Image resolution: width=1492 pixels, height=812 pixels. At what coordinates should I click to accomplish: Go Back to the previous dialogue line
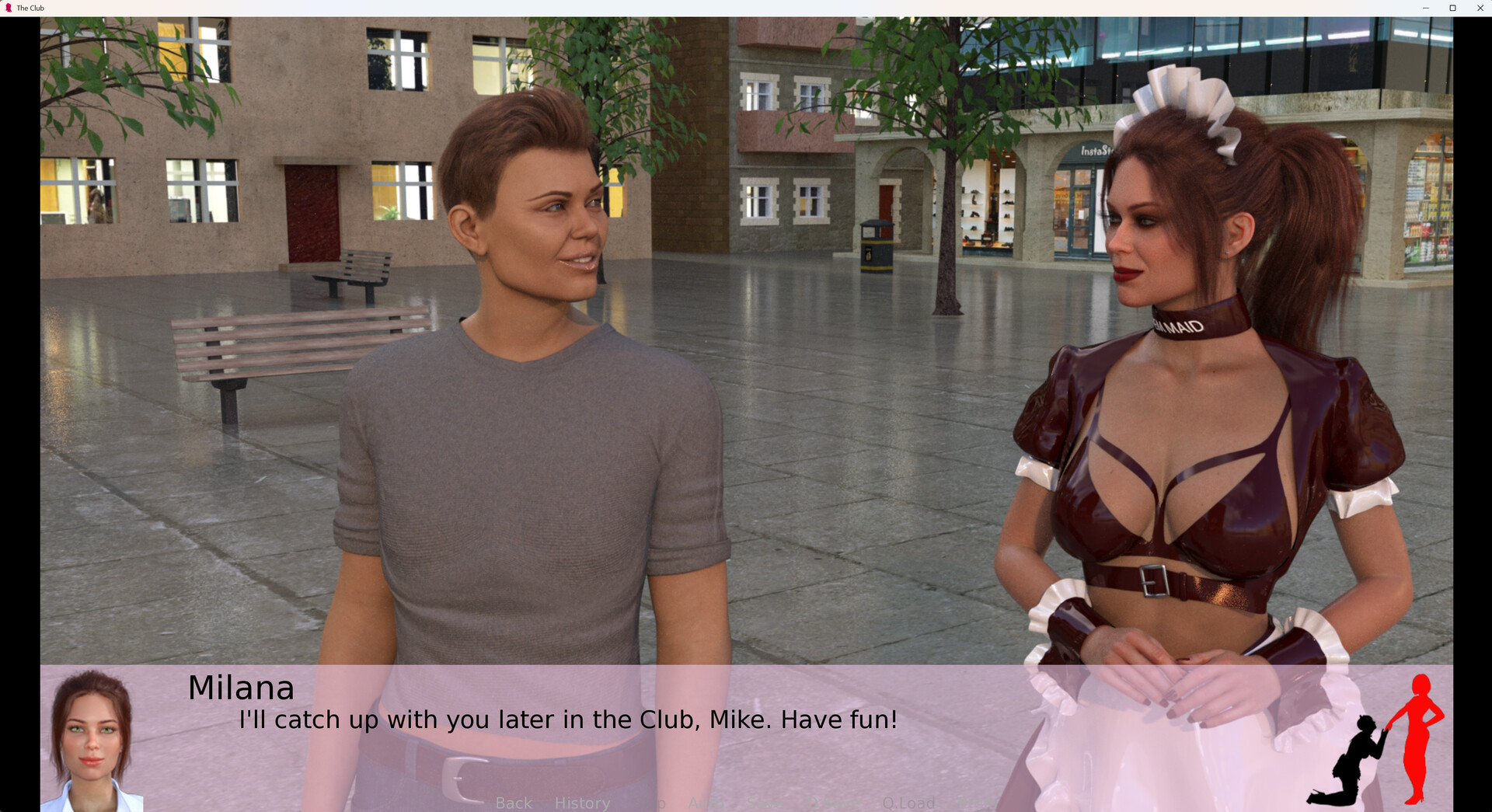[x=514, y=803]
